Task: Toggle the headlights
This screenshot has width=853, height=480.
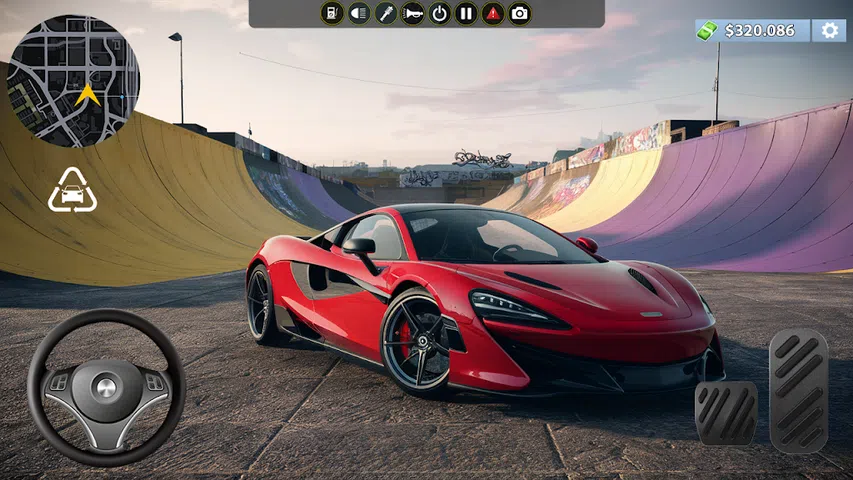Action: point(360,13)
